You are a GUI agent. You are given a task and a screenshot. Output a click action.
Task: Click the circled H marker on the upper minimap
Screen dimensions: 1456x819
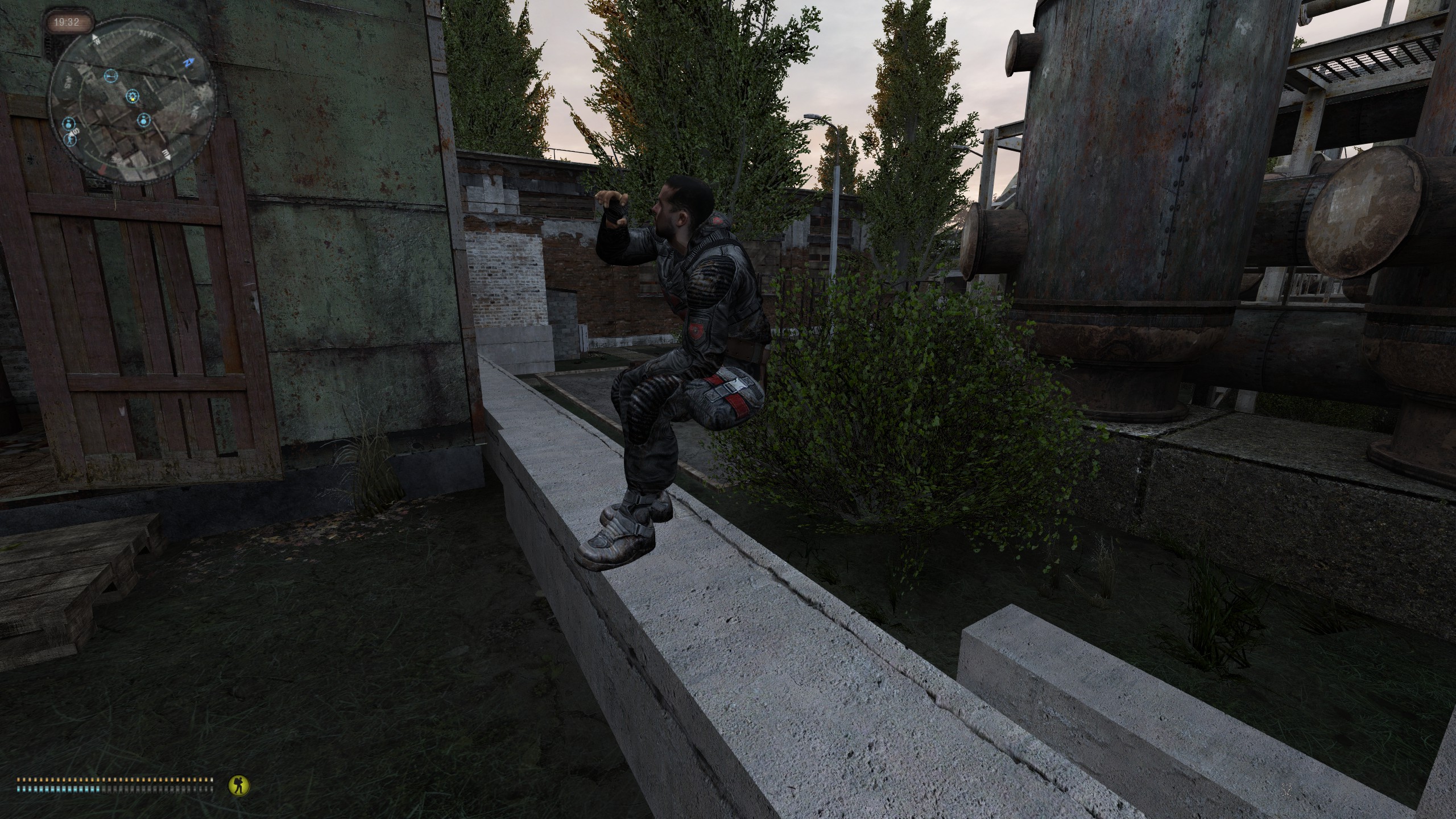coord(111,76)
